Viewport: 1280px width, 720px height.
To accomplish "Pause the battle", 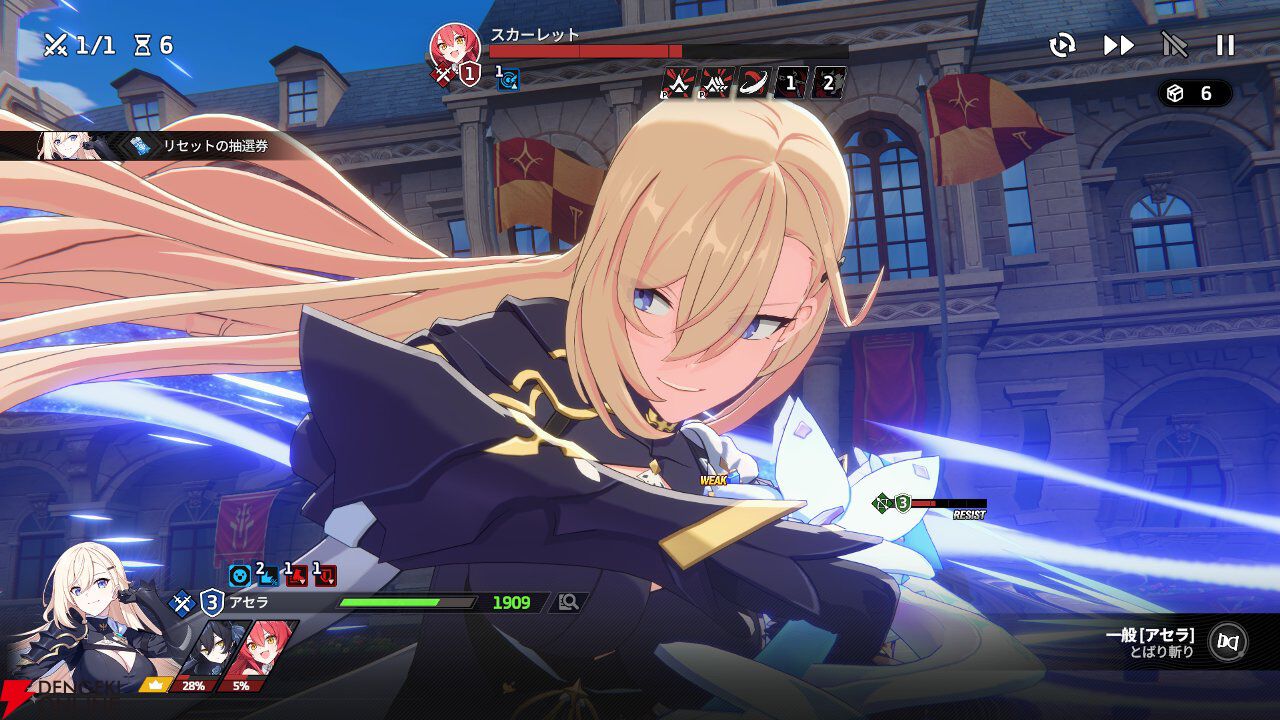I will pos(1225,45).
